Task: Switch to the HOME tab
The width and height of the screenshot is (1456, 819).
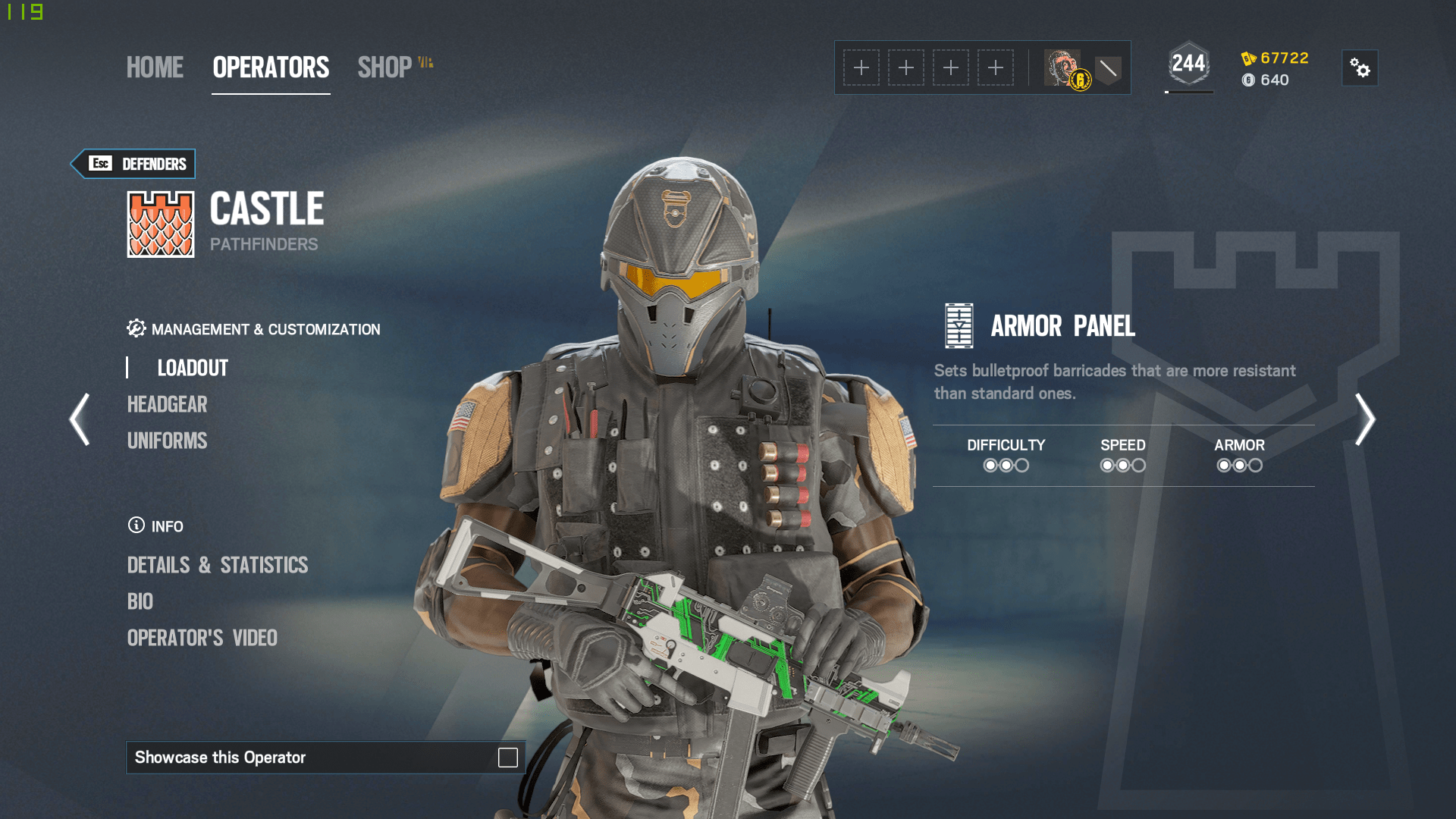Action: pyautogui.click(x=154, y=67)
